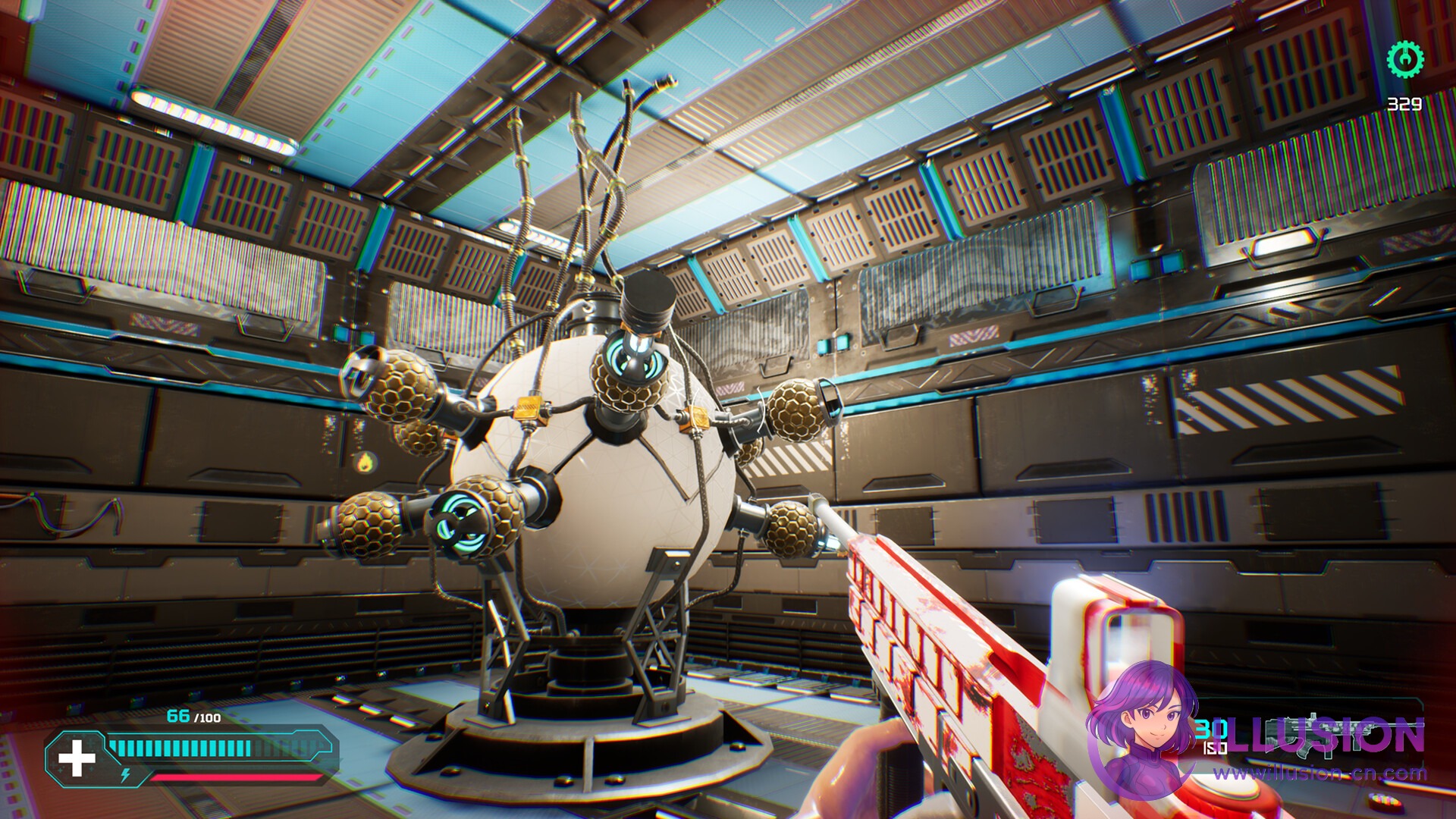Viewport: 1456px width, 819px height.
Task: Click the green gear wrench icon
Action: [1405, 58]
